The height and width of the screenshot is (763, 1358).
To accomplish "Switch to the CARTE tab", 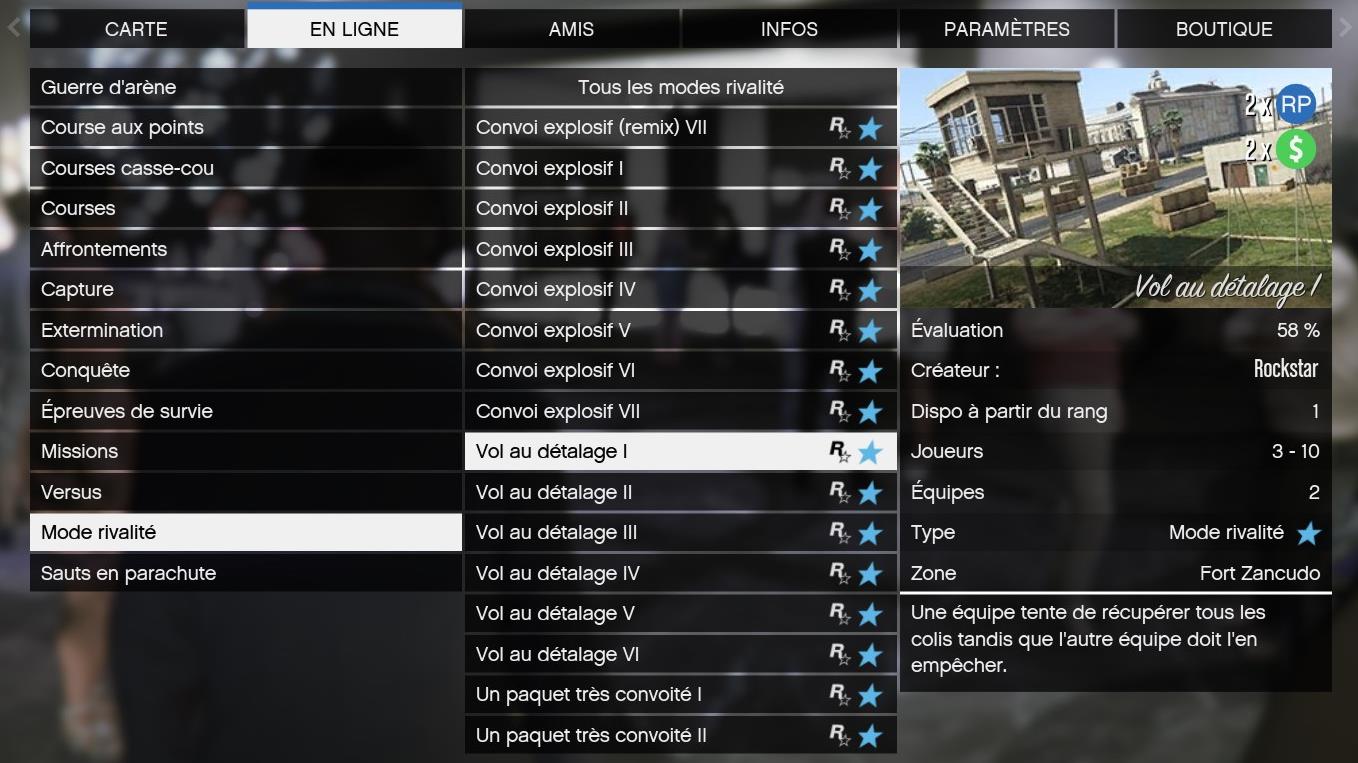I will coord(137,28).
